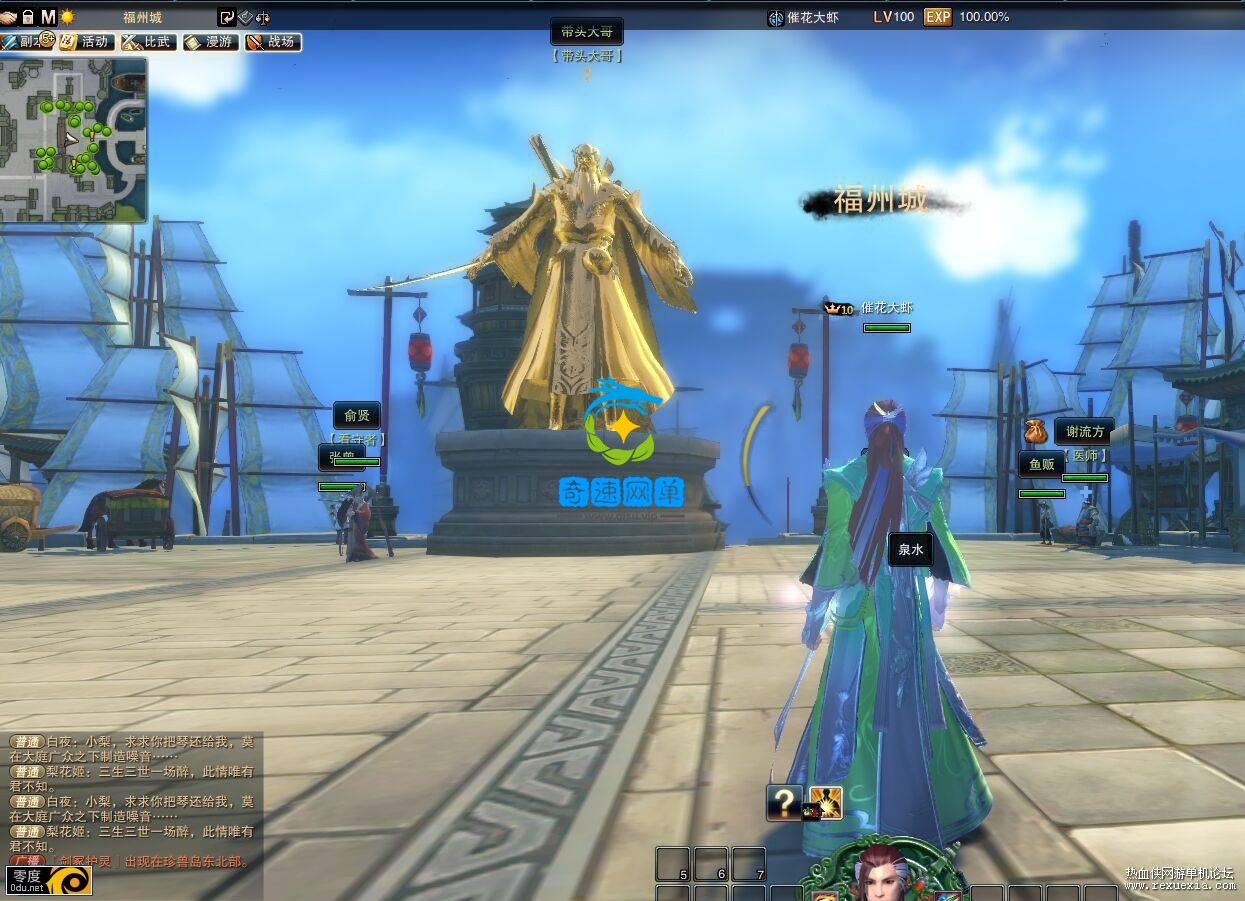Open the question mark help icon
Viewport: 1245px width, 901px height.
(785, 802)
